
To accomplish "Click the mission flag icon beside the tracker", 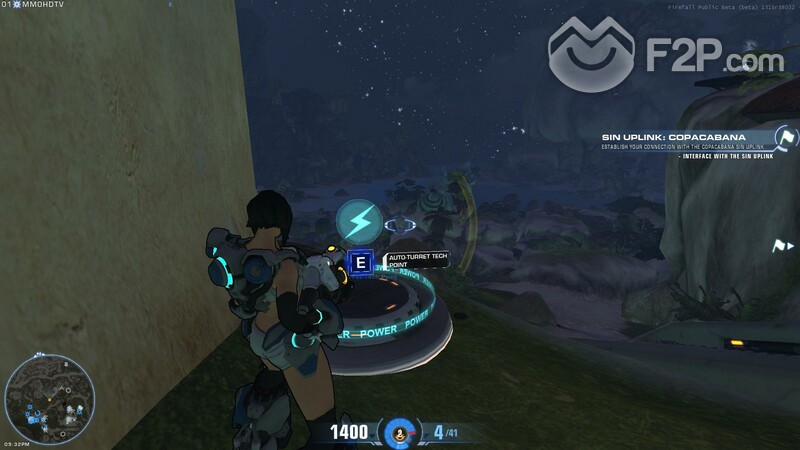I will coord(787,137).
